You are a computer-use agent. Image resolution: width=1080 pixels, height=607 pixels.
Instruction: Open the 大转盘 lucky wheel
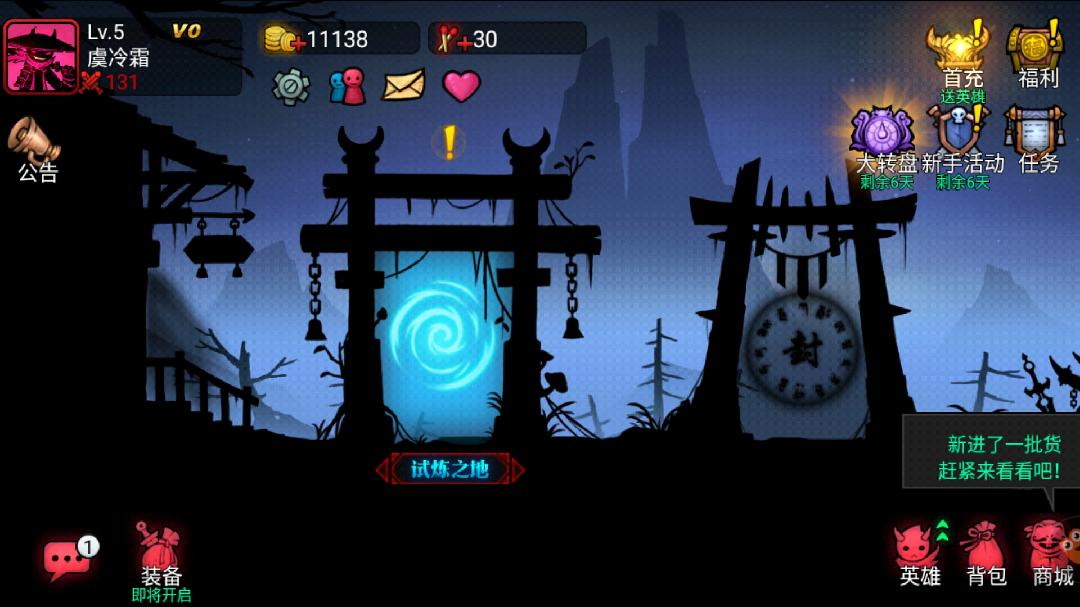(884, 142)
